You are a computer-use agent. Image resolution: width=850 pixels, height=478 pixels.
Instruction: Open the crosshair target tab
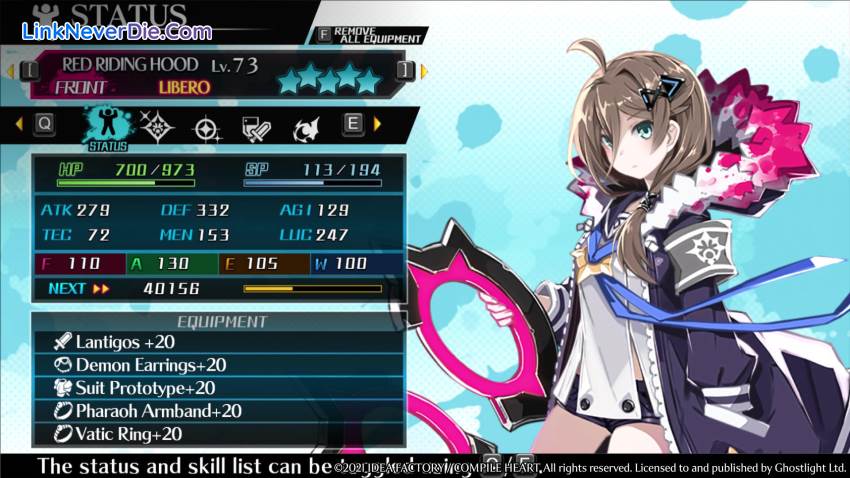pos(207,127)
